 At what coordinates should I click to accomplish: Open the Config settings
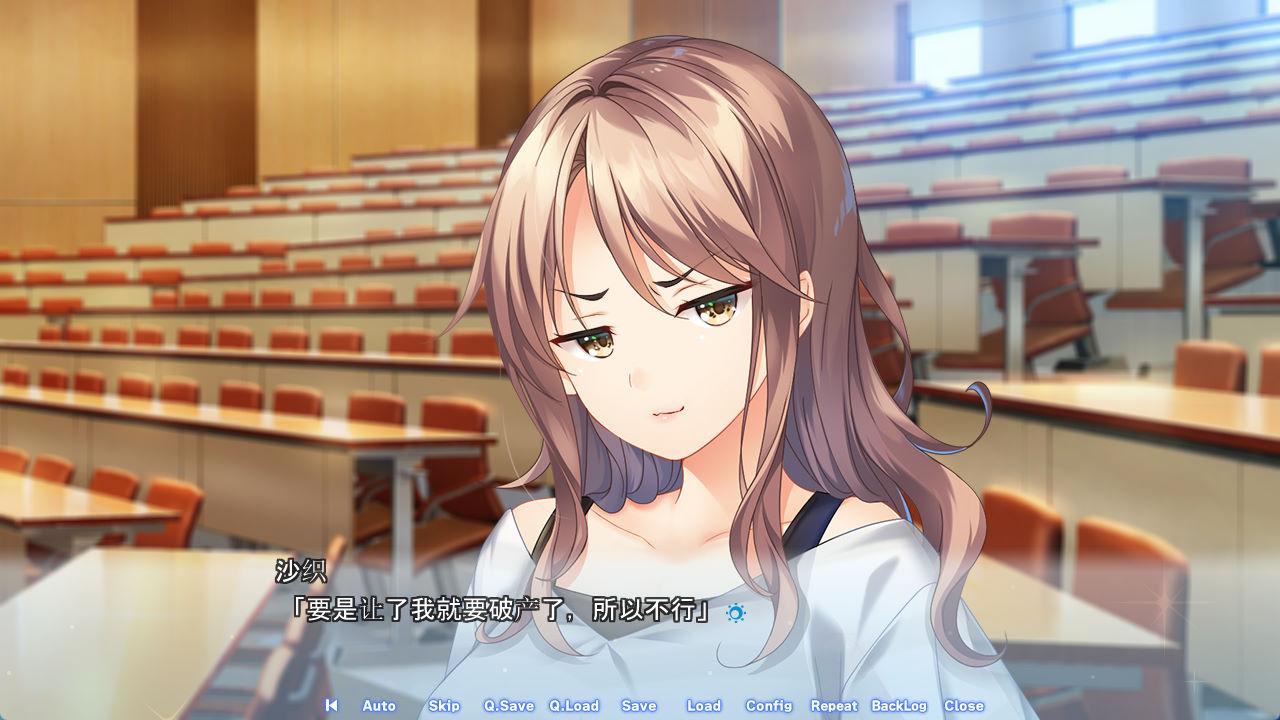[x=769, y=705]
